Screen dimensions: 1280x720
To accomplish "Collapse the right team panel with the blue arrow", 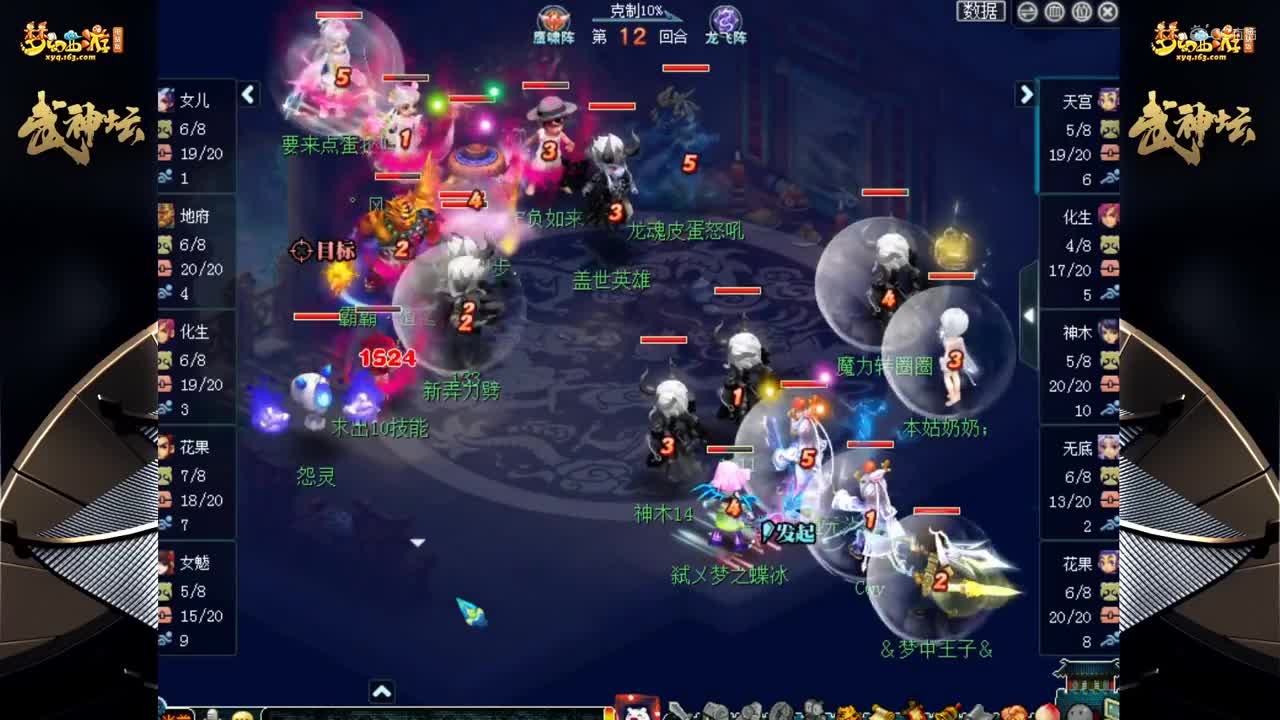I will (x=1027, y=94).
